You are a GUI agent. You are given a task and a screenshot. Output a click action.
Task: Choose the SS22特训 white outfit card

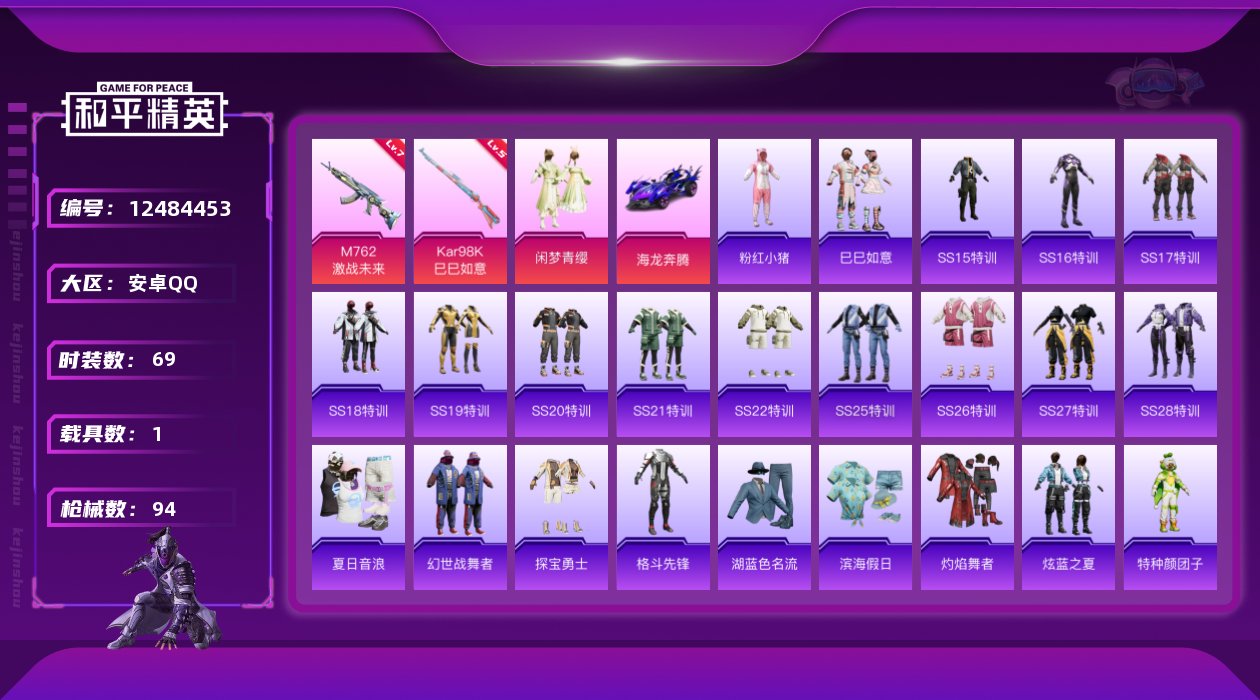pos(764,364)
